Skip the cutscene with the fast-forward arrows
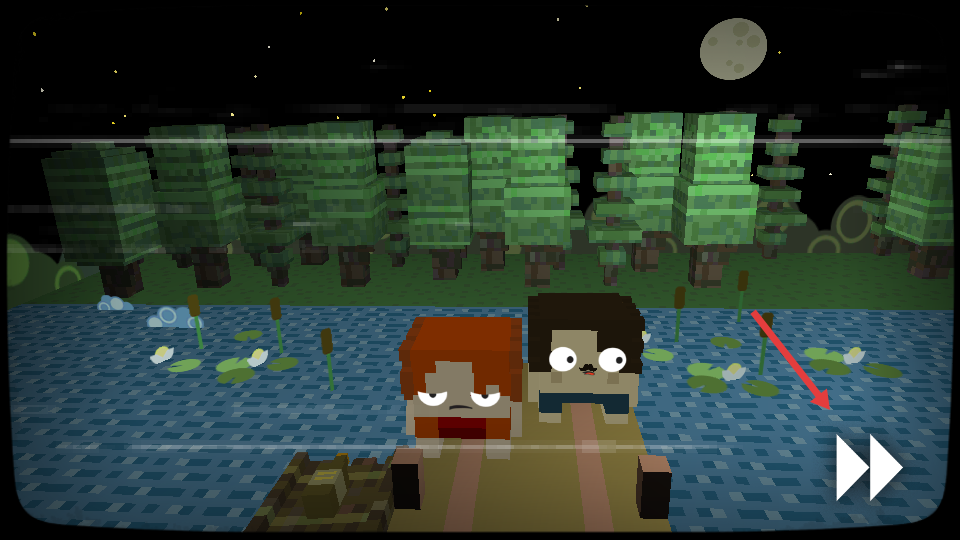The image size is (960, 540). point(868,467)
